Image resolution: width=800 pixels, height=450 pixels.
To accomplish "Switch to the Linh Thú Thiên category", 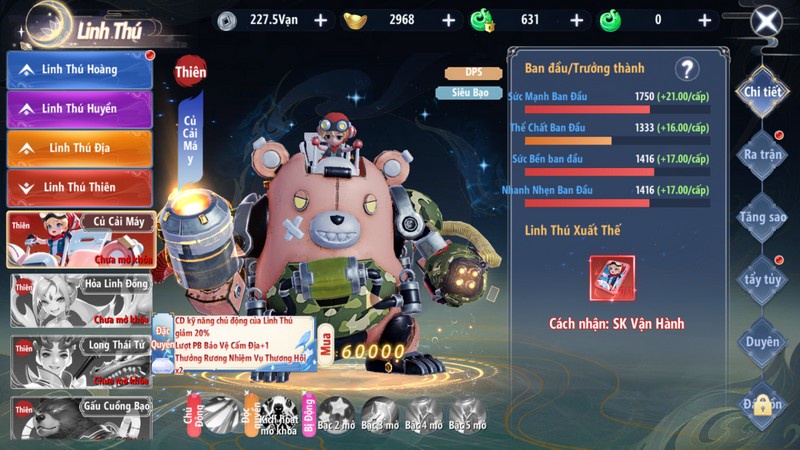I will (x=80, y=187).
